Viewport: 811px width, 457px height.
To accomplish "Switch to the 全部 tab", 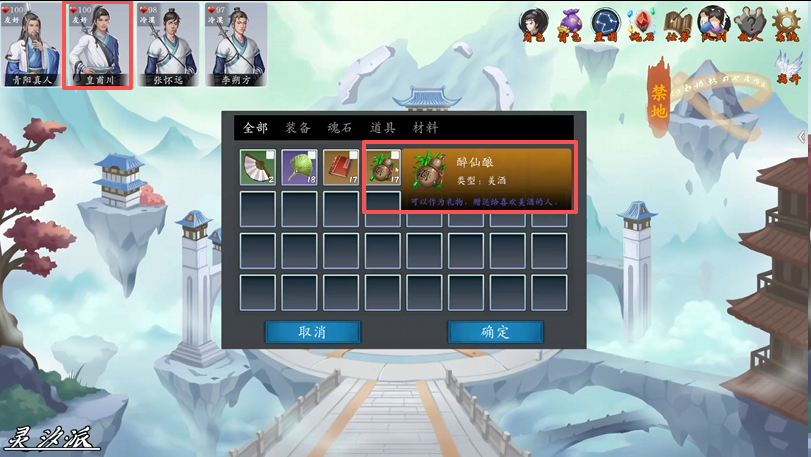I will tap(255, 128).
